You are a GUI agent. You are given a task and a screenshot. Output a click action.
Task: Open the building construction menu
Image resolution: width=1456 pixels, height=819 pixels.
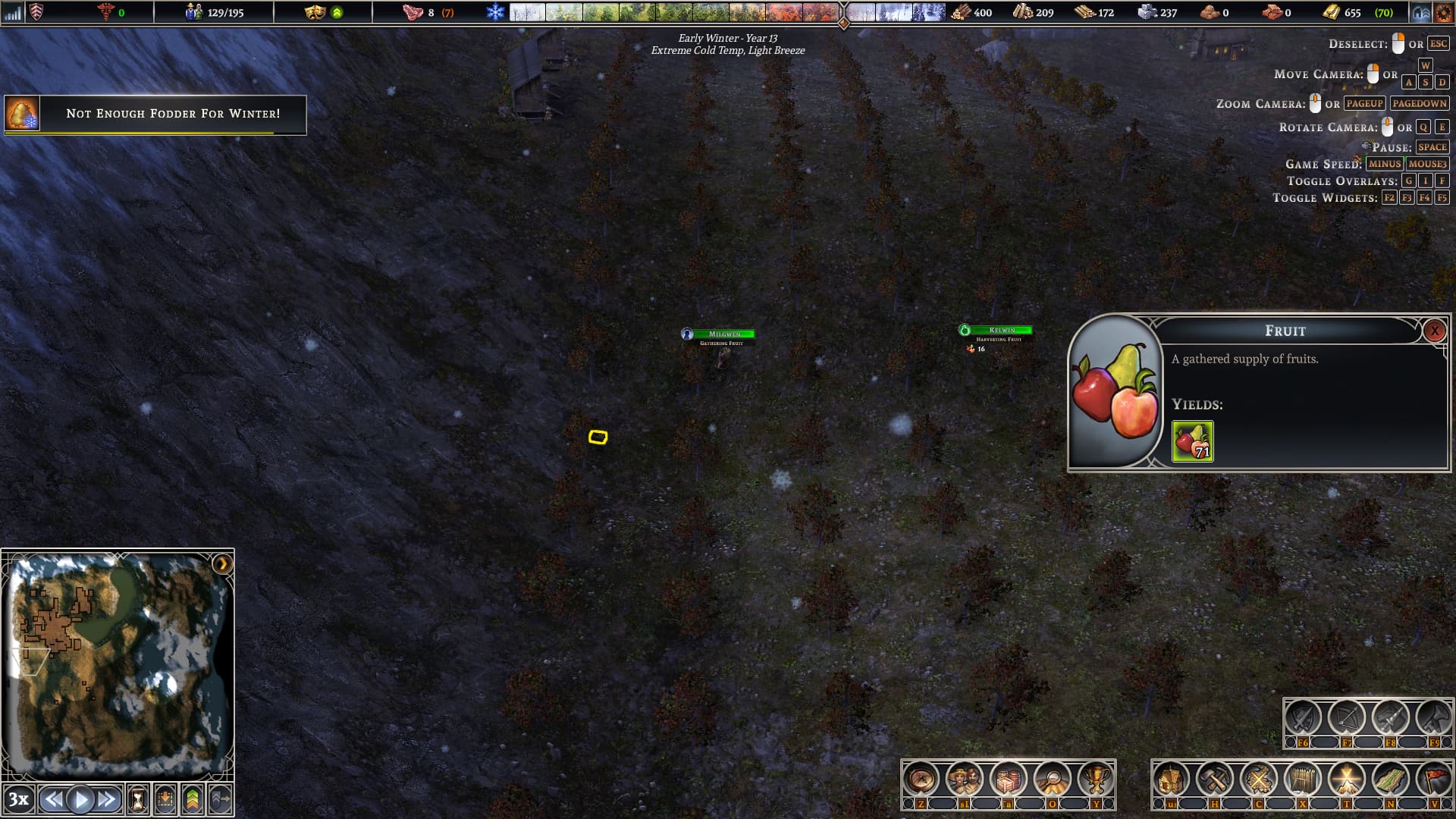(1172, 779)
